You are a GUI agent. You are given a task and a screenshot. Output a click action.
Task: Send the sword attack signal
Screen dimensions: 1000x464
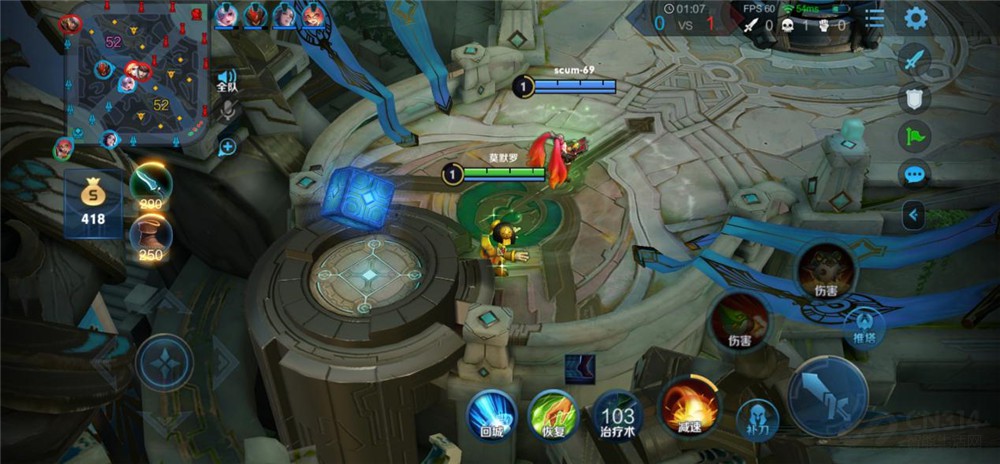pos(914,60)
